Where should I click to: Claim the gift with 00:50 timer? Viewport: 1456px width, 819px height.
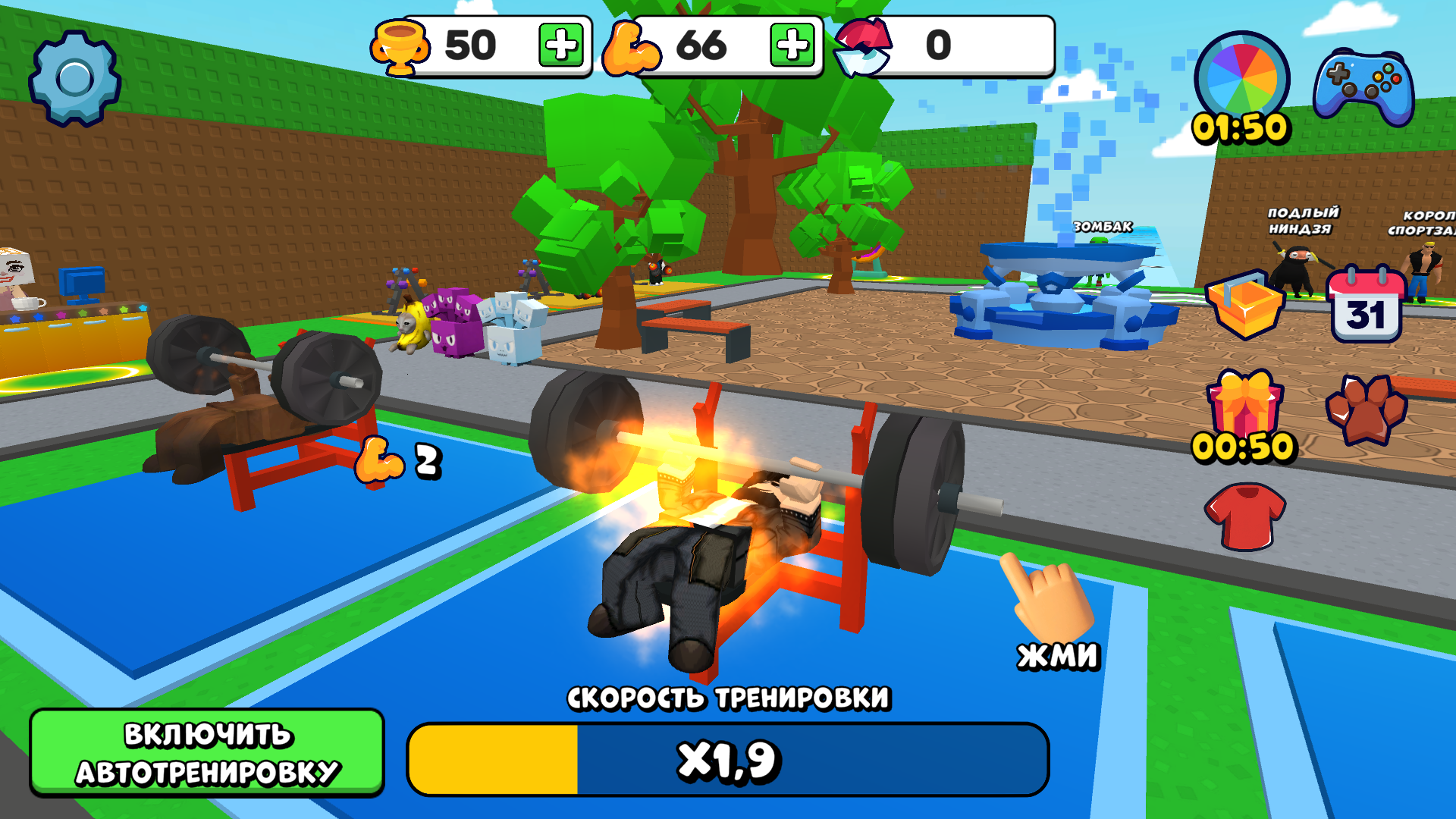(x=1244, y=403)
